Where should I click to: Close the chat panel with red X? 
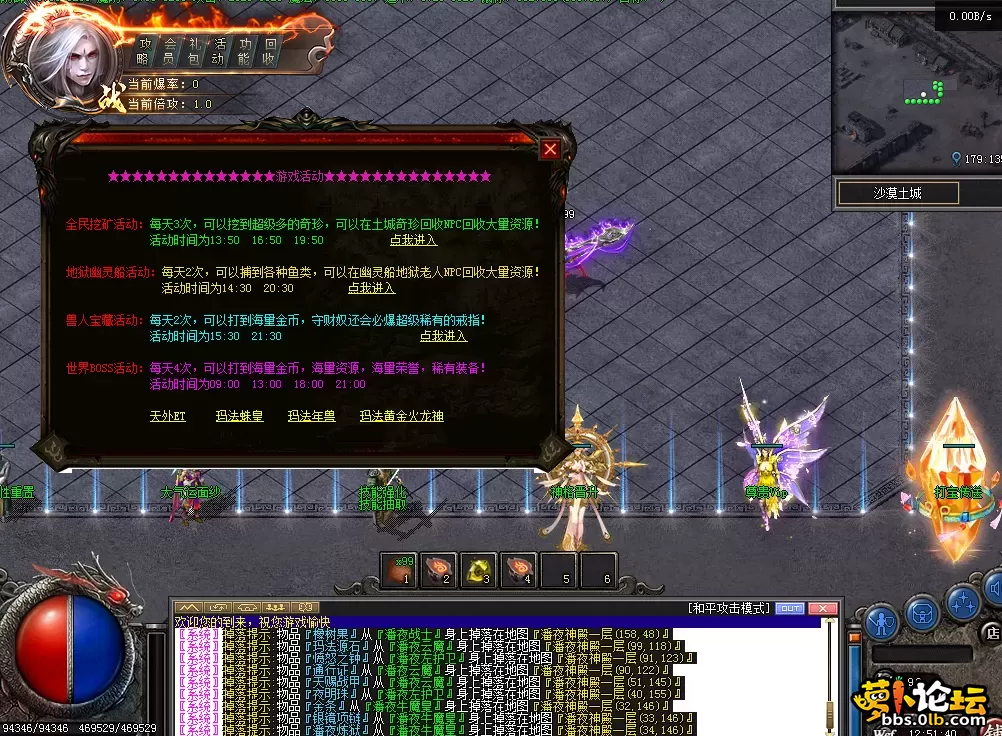click(822, 608)
